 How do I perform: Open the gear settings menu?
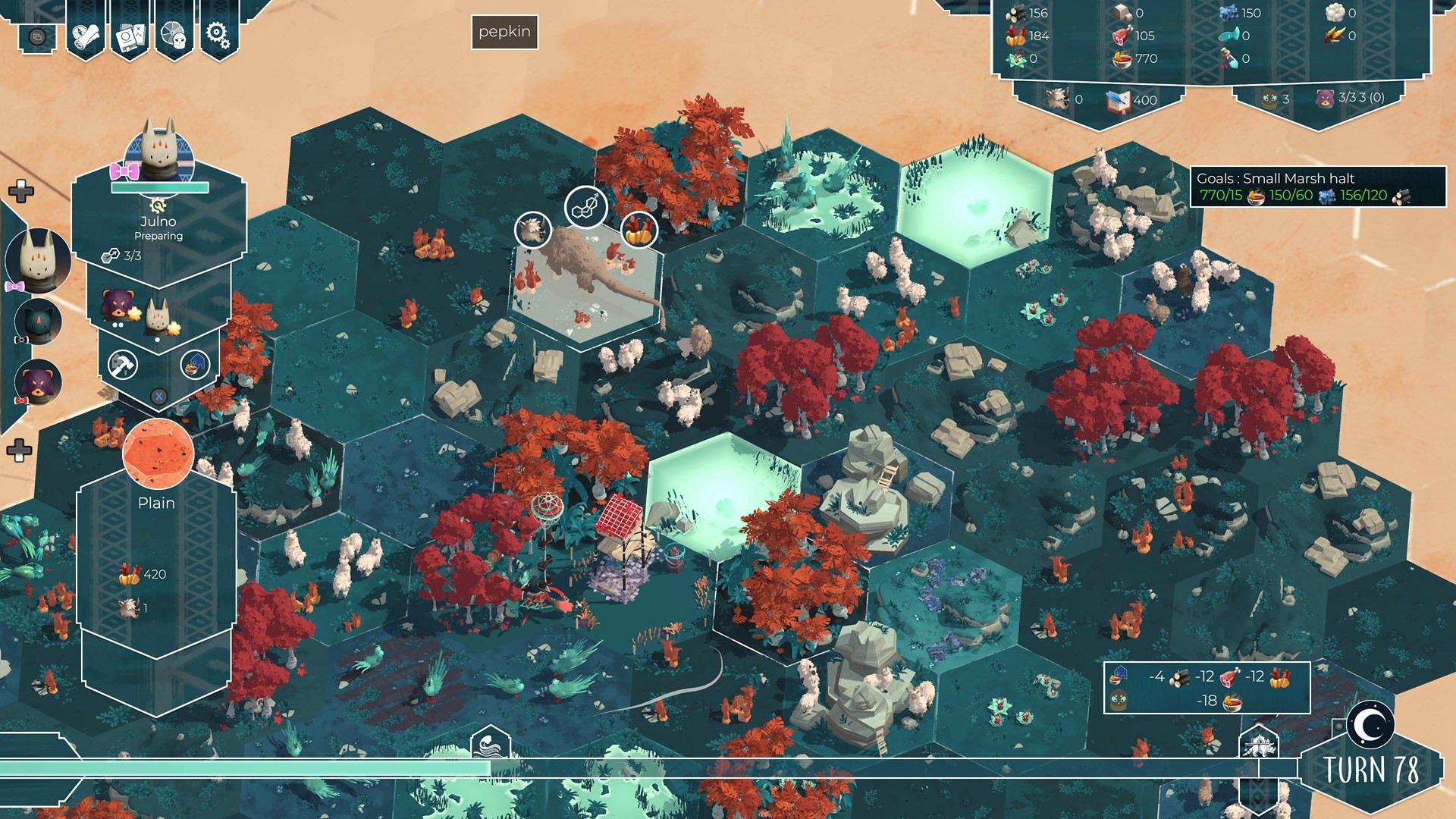coord(218,34)
